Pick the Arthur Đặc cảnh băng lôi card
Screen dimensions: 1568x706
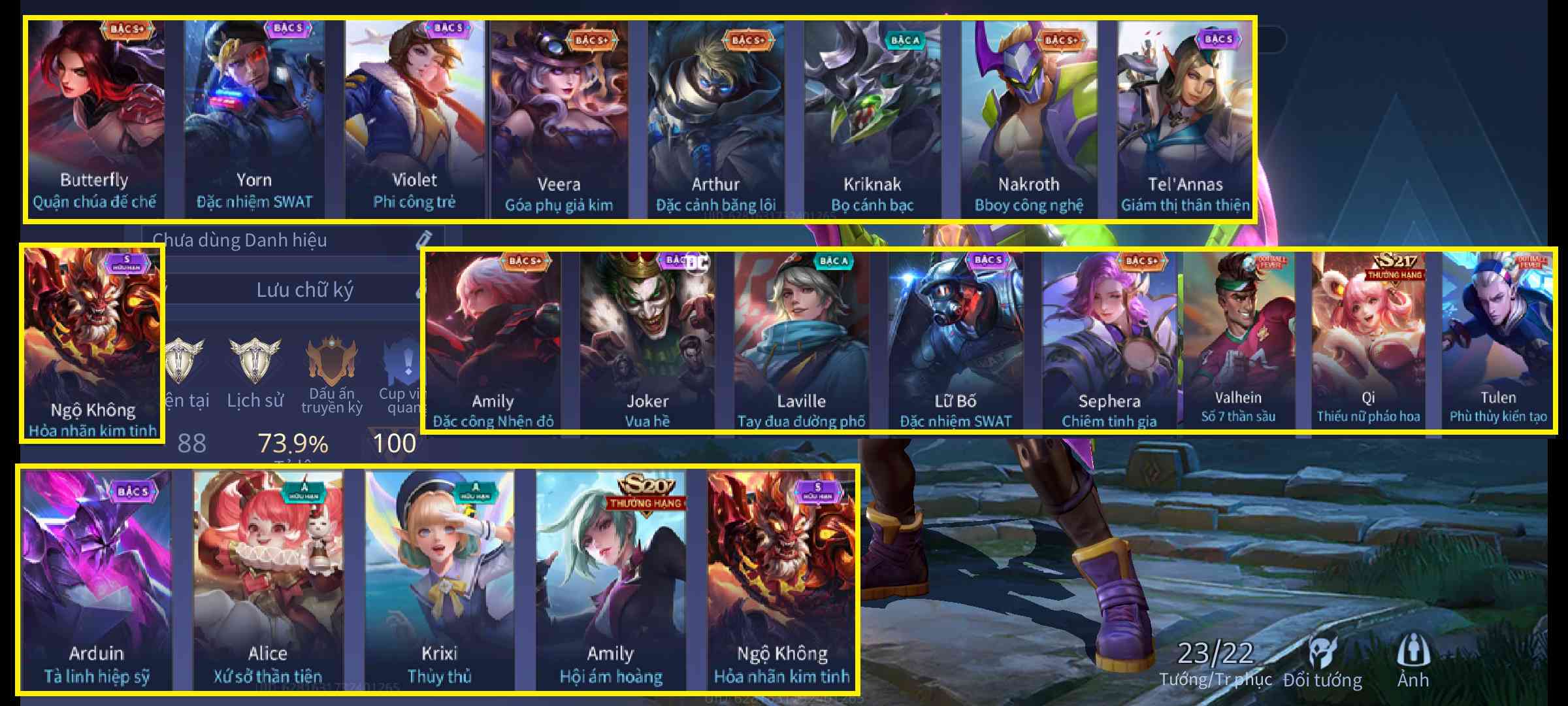[x=715, y=118]
